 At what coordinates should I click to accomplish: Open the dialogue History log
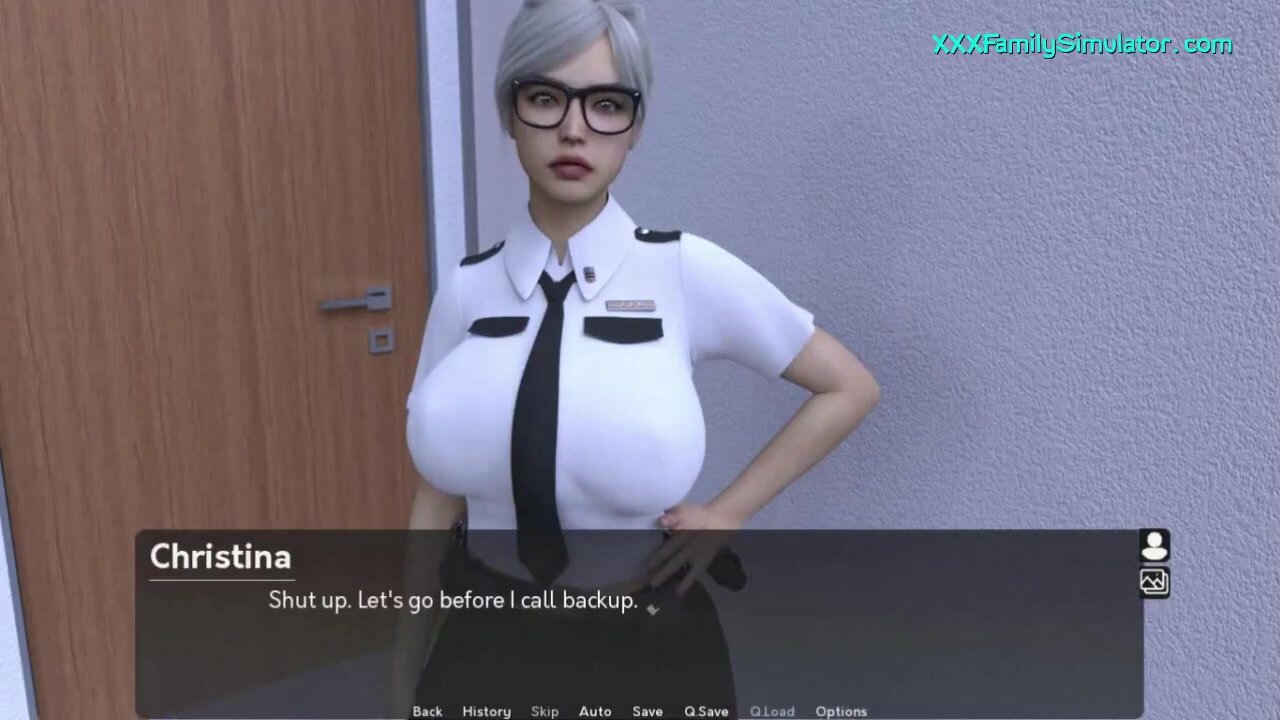[x=486, y=711]
